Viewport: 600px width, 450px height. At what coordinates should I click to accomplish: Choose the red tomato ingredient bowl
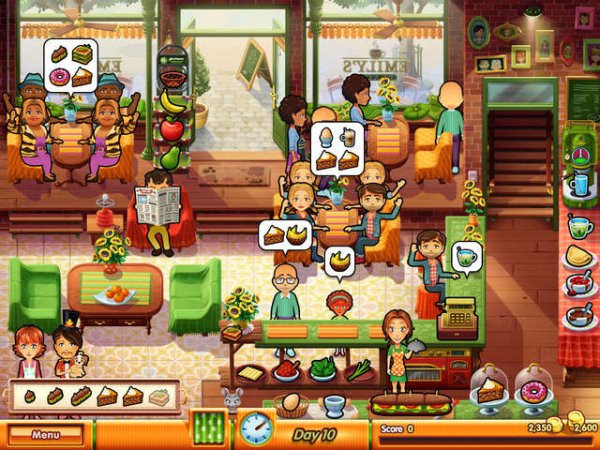pyautogui.click(x=287, y=369)
